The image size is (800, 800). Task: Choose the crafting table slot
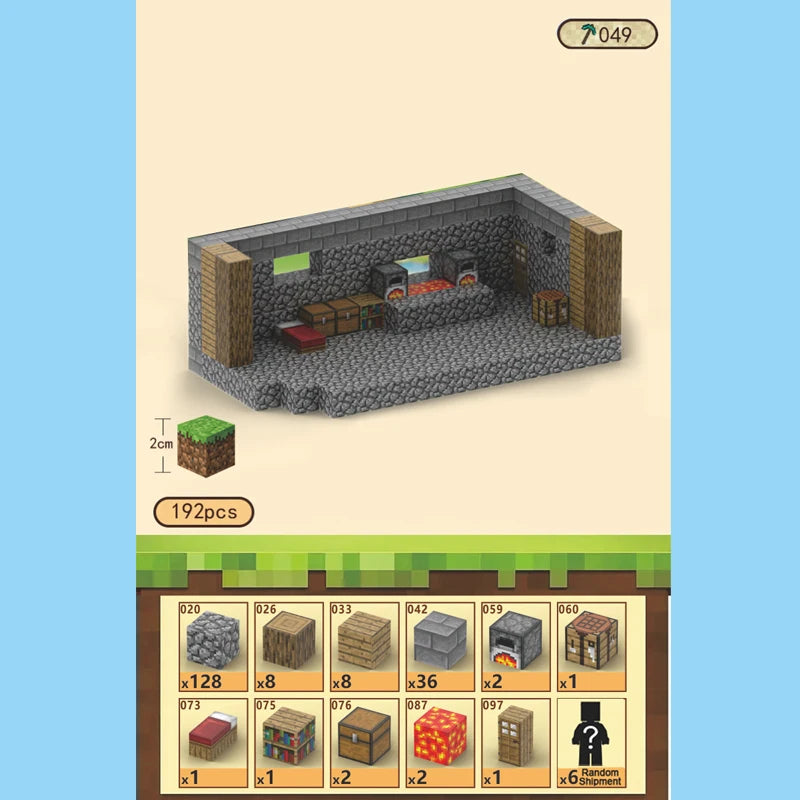click(x=591, y=646)
